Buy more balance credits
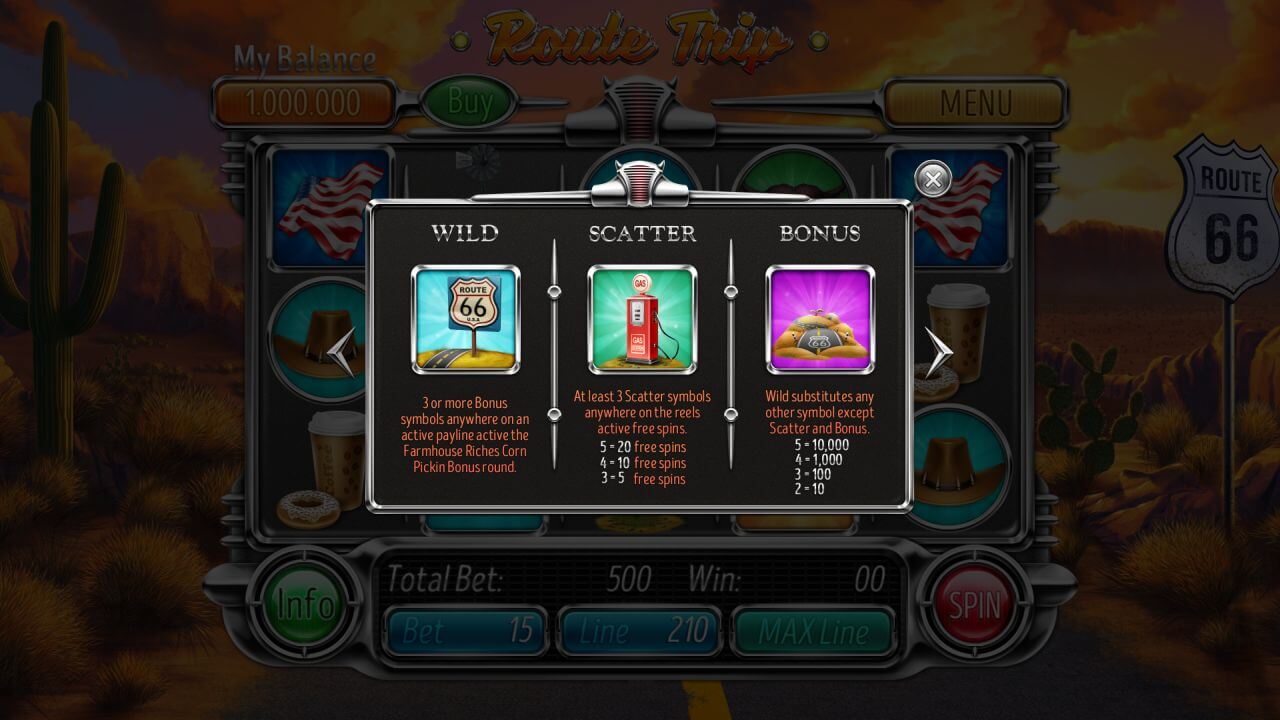This screenshot has width=1280, height=720. pos(470,101)
